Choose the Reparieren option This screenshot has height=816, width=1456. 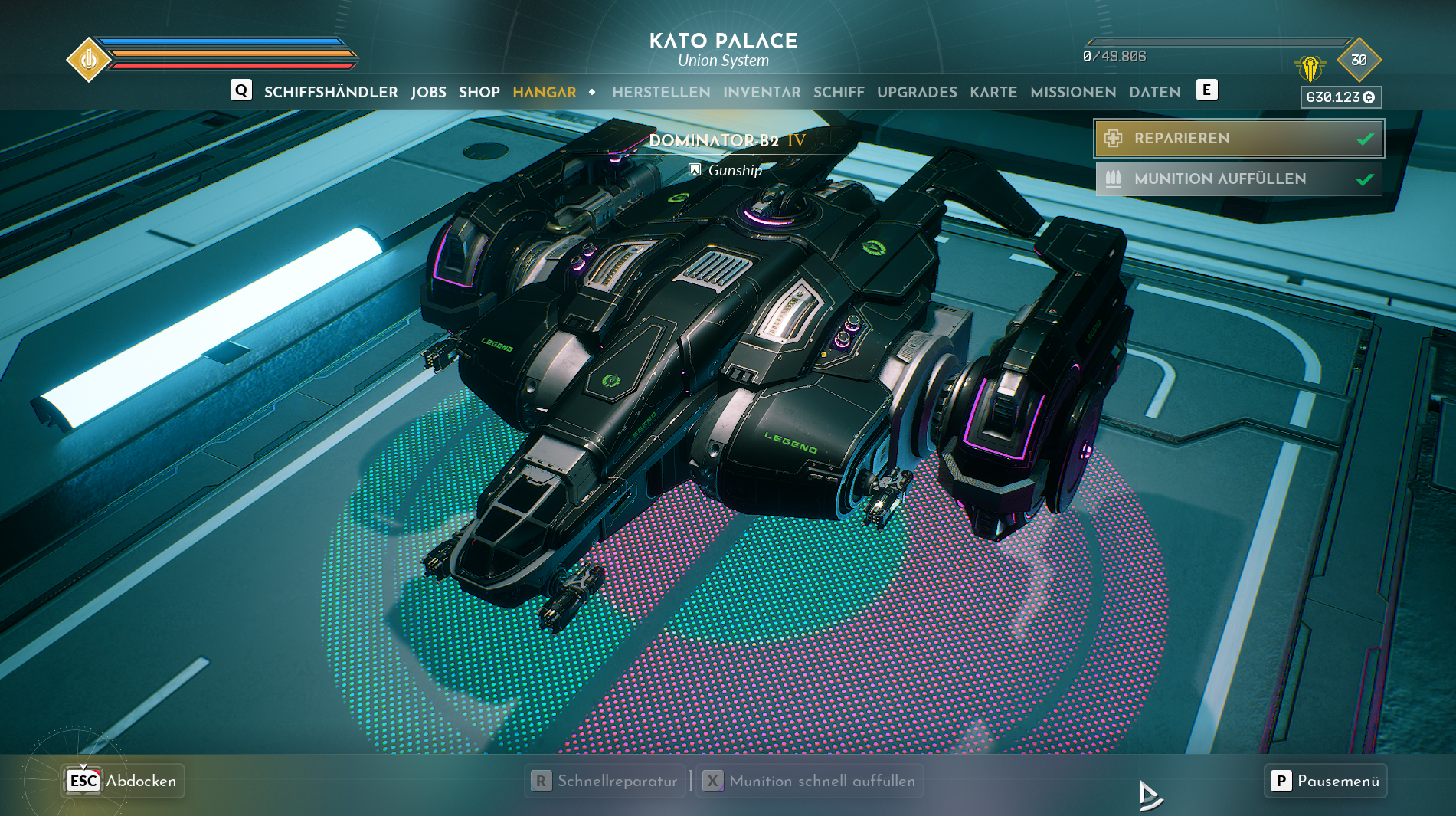[1238, 139]
